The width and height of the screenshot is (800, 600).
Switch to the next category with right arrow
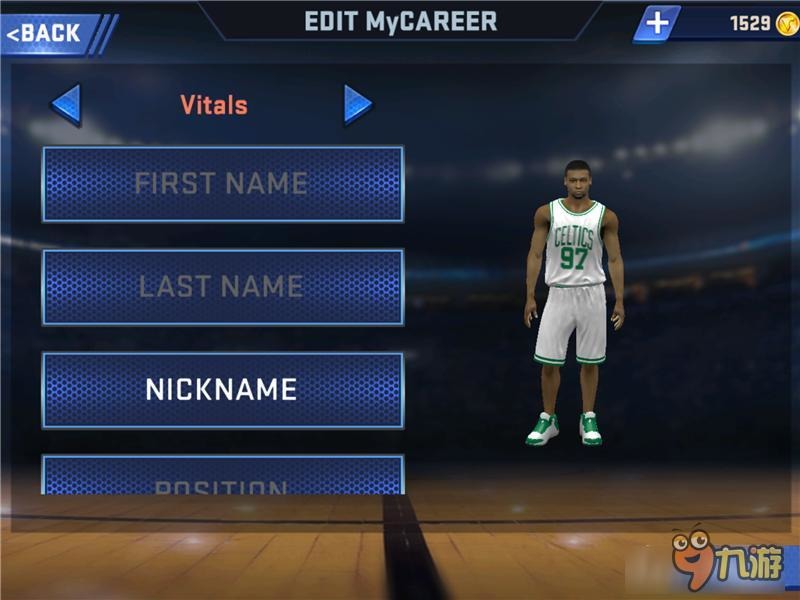(357, 104)
